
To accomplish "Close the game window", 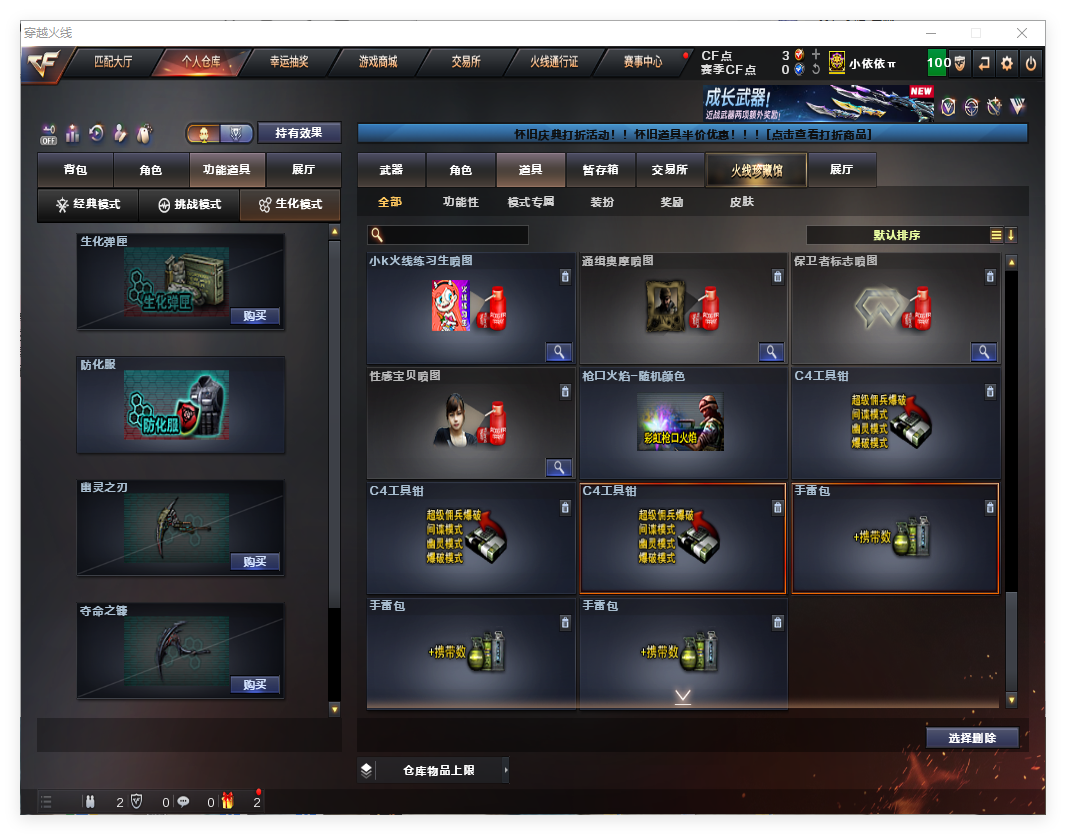I will point(1022,33).
